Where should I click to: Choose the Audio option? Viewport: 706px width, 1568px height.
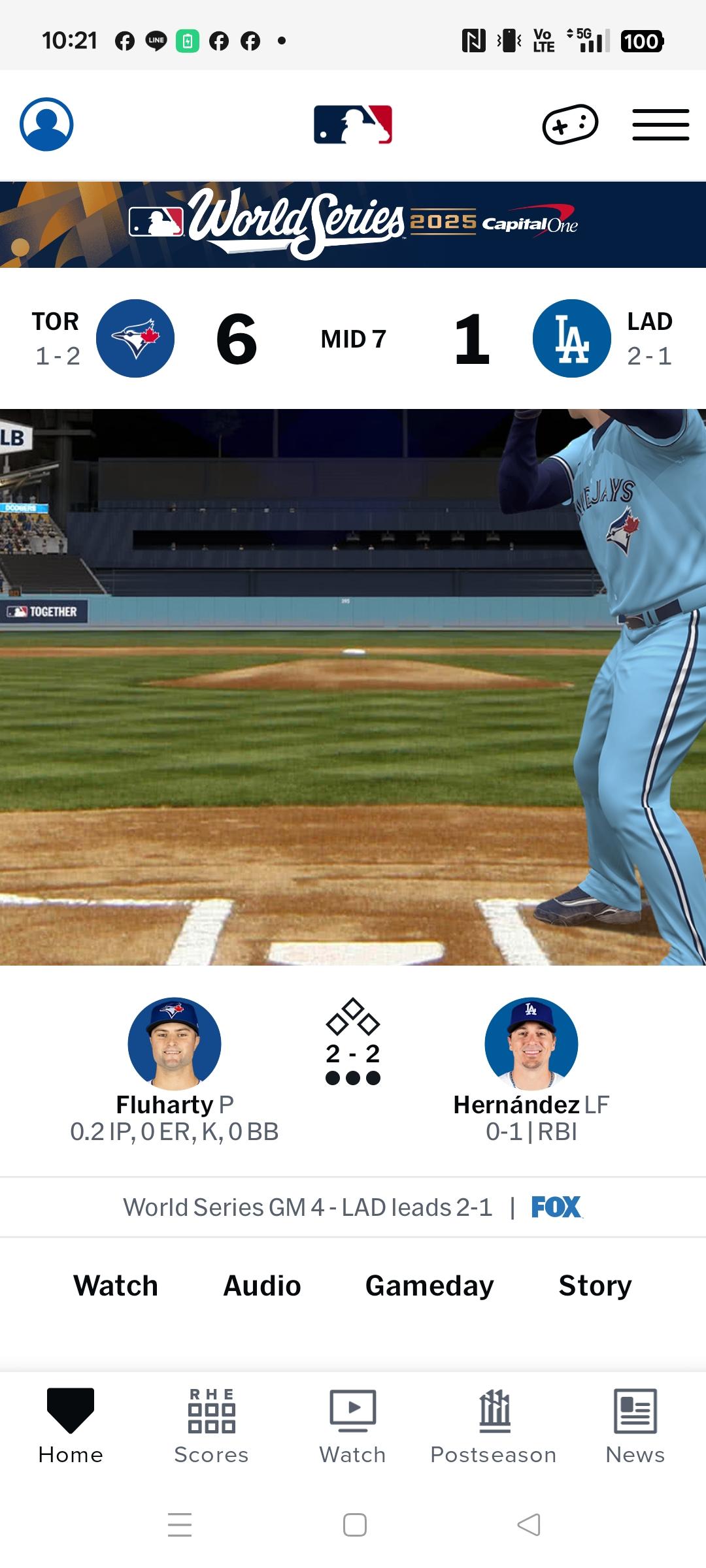[x=262, y=1286]
